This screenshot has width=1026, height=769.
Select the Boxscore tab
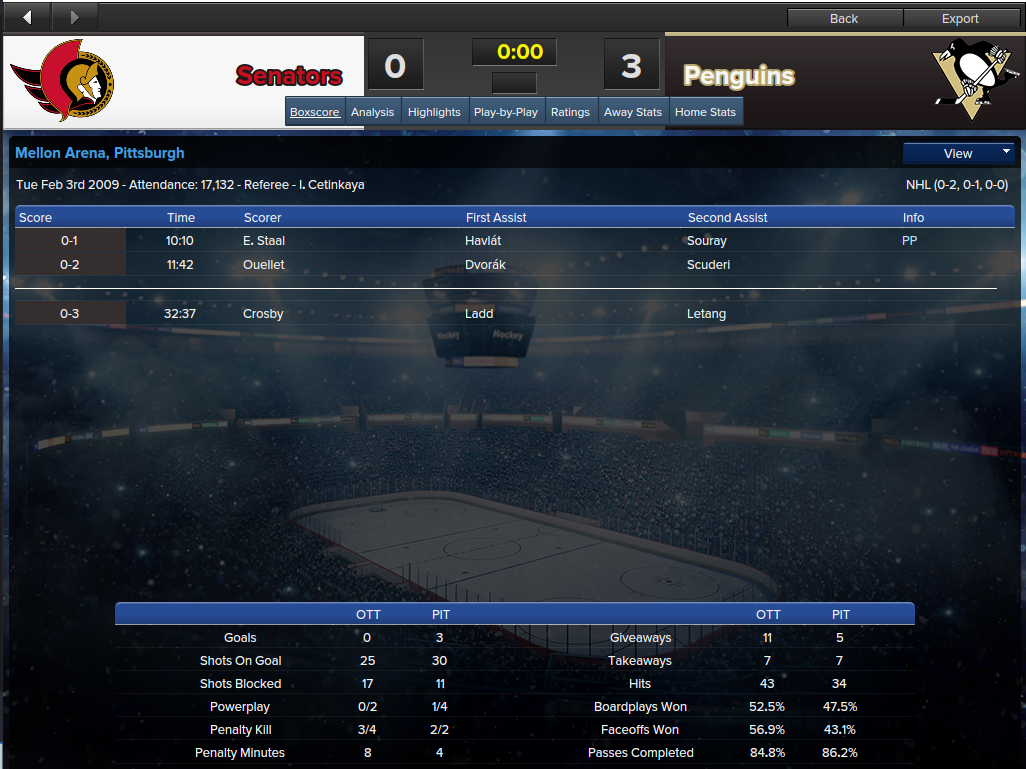point(315,112)
